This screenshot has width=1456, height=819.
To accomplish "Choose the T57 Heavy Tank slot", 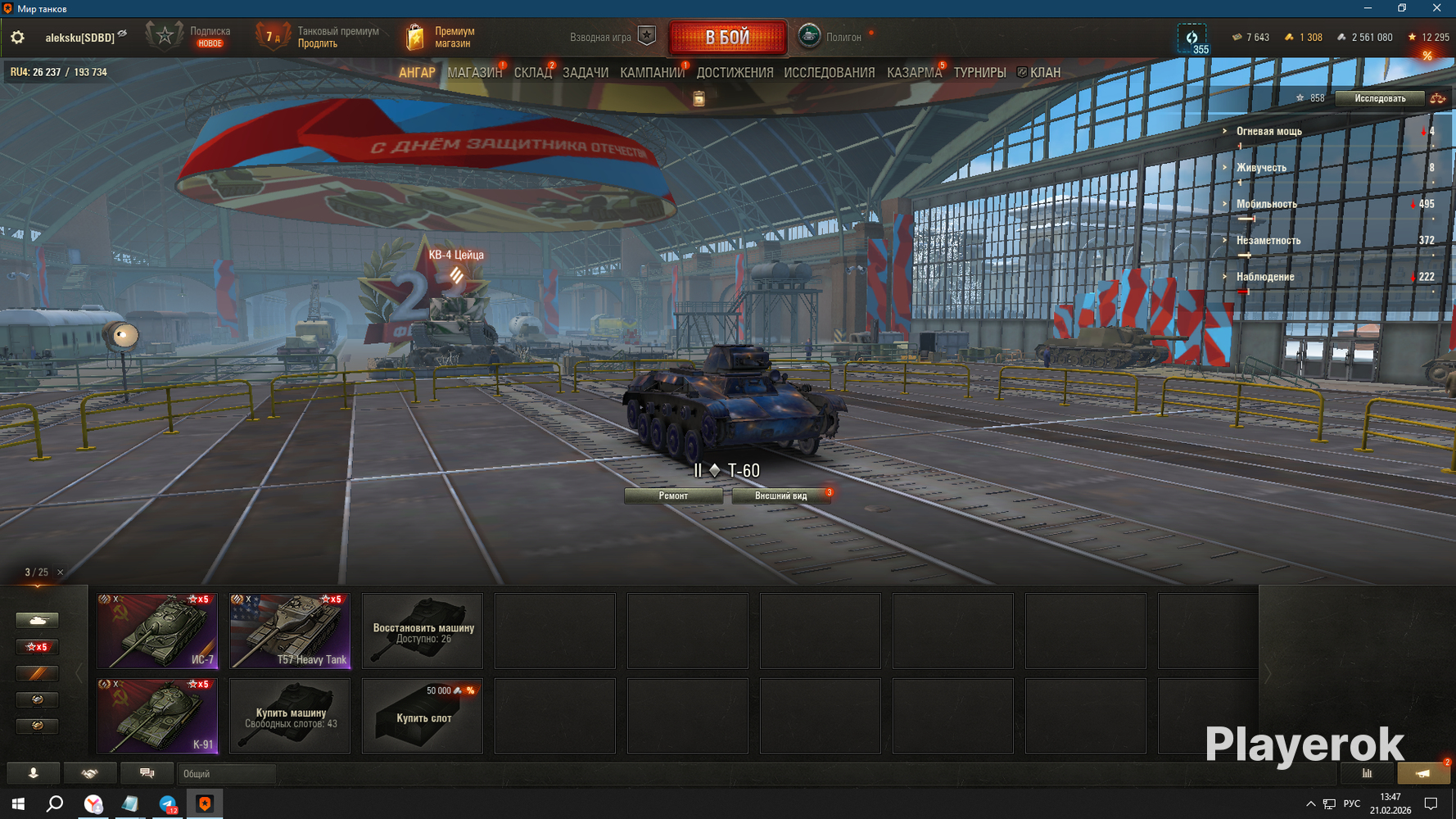I will click(x=290, y=631).
